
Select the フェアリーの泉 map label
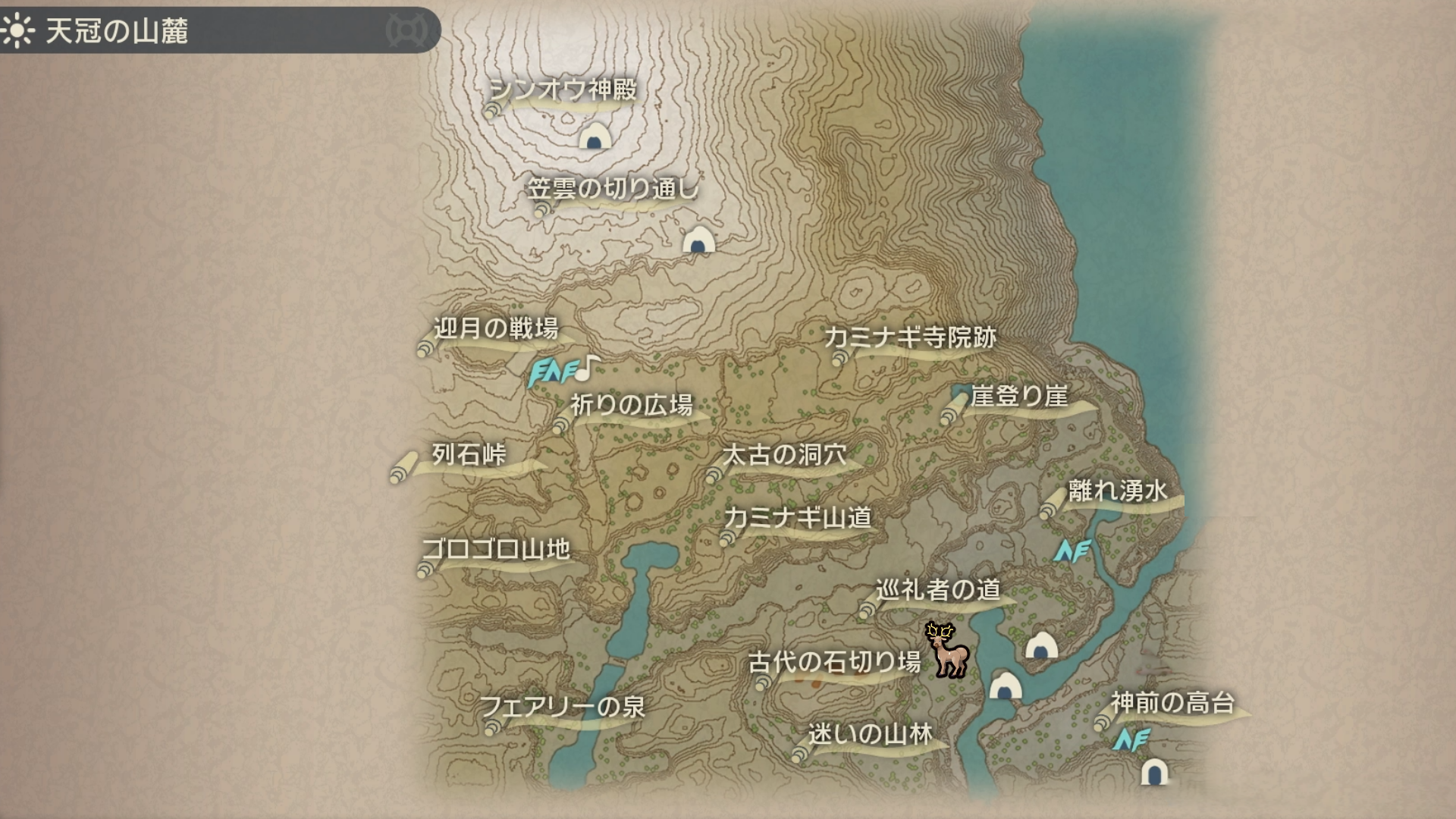(563, 708)
